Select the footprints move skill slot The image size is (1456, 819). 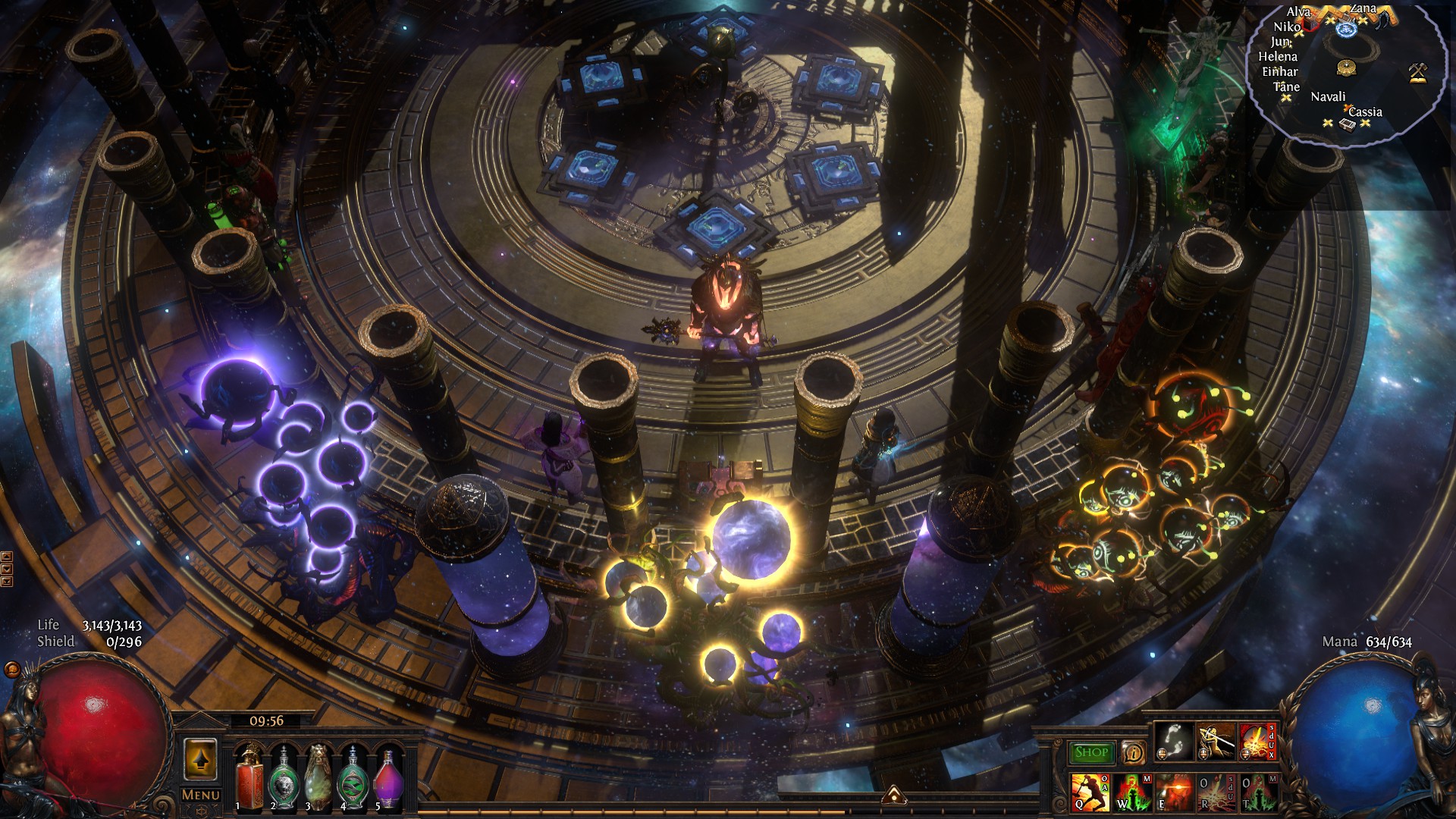click(x=1174, y=741)
